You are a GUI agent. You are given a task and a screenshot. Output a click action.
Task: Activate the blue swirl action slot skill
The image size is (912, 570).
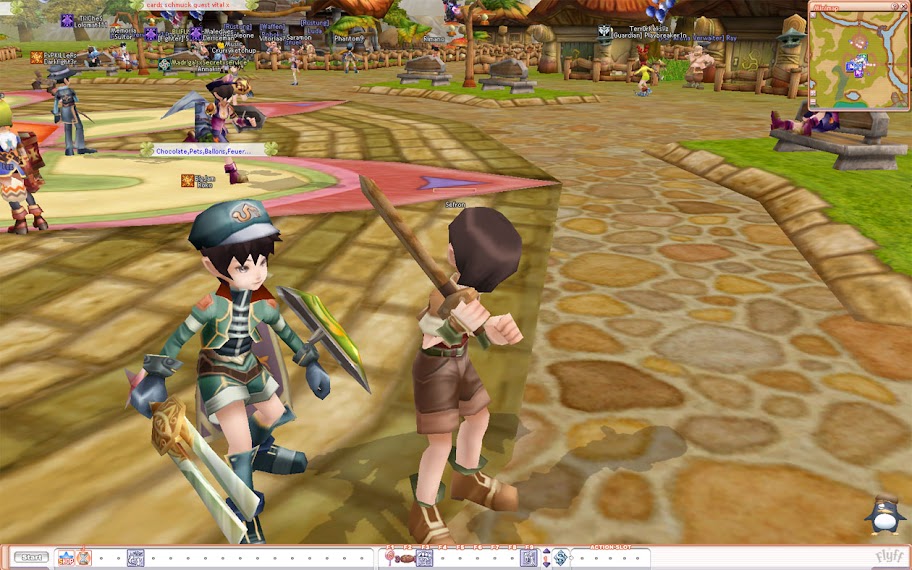pyautogui.click(x=561, y=558)
